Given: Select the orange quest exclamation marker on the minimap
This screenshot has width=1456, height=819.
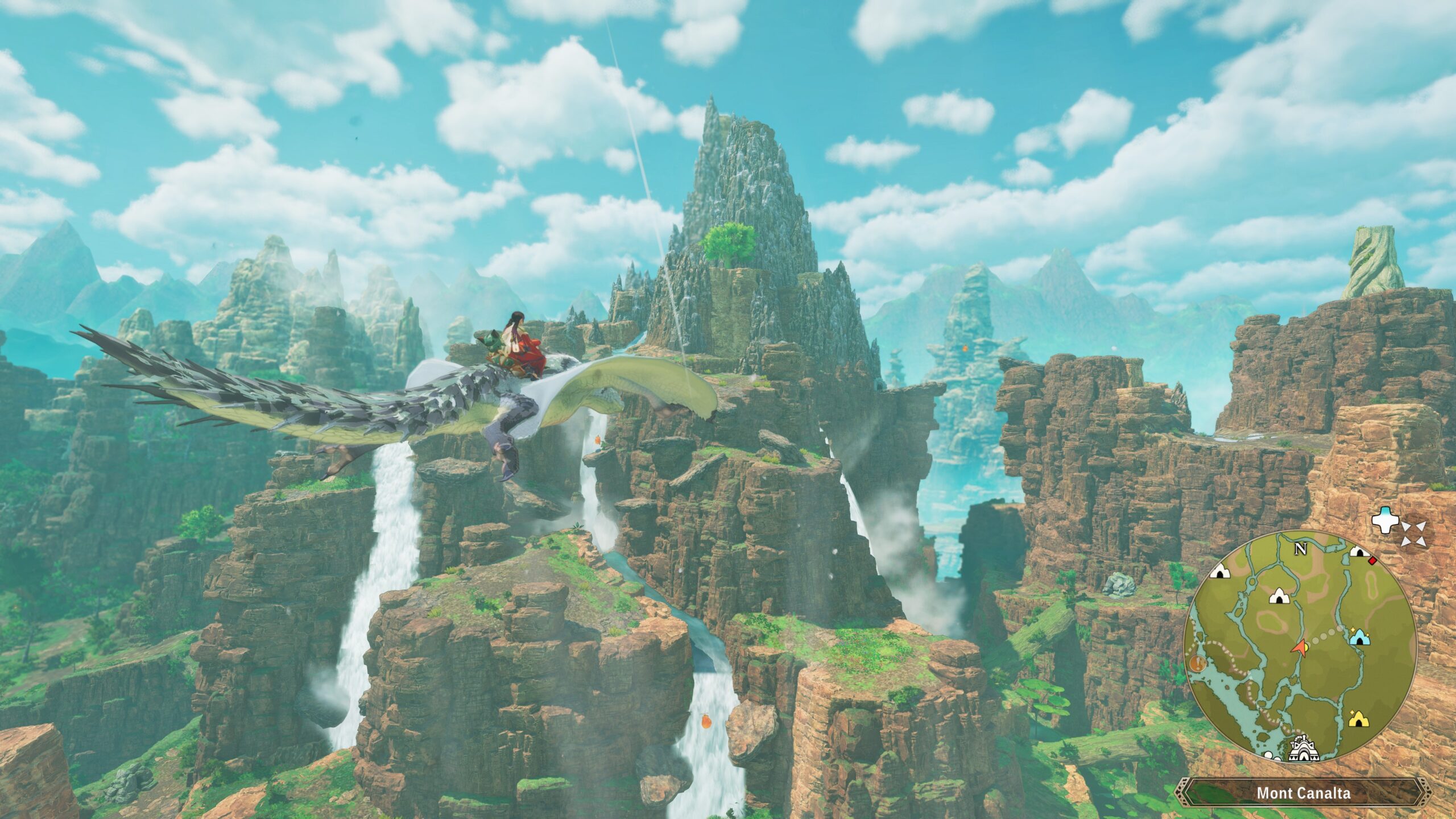Looking at the screenshot, I should click(1198, 664).
